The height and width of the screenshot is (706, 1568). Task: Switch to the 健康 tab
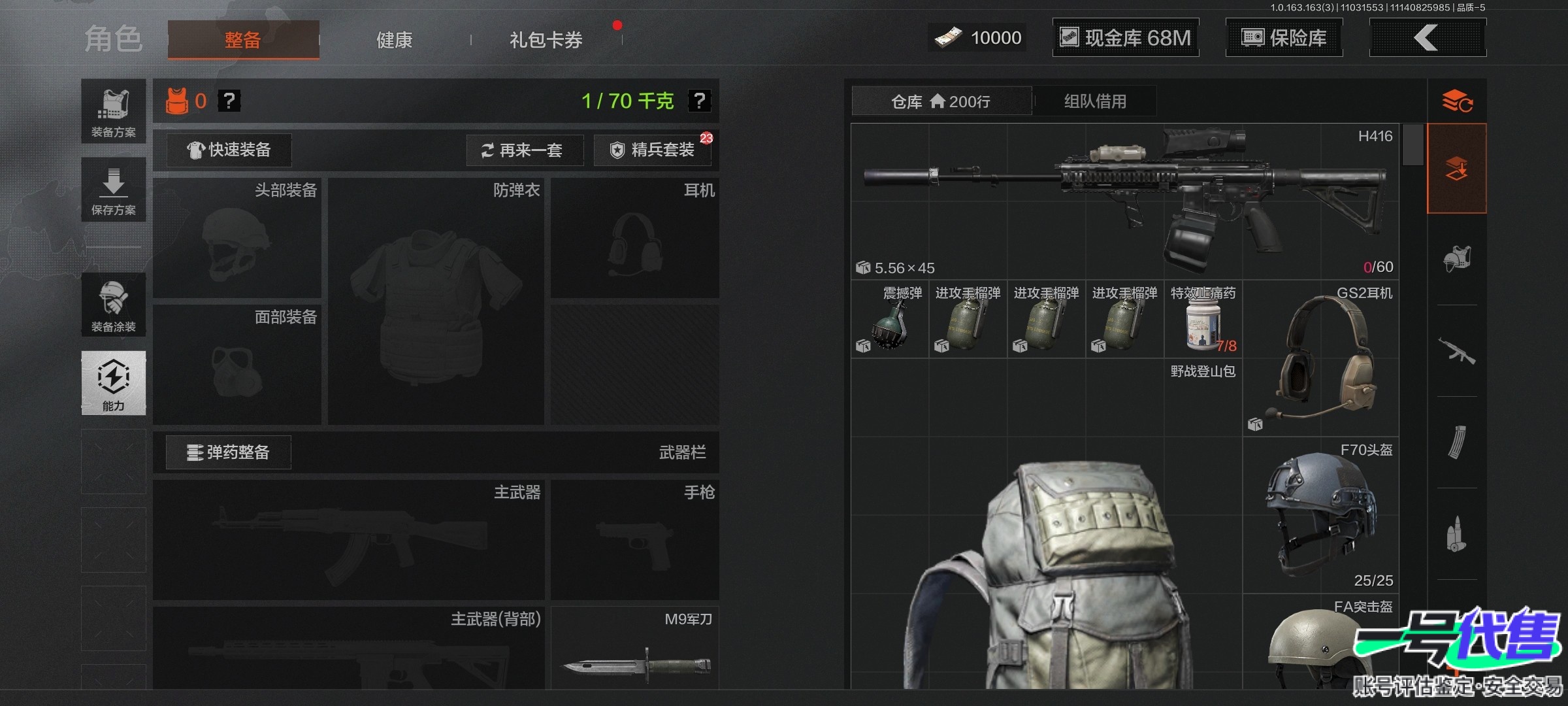click(394, 40)
